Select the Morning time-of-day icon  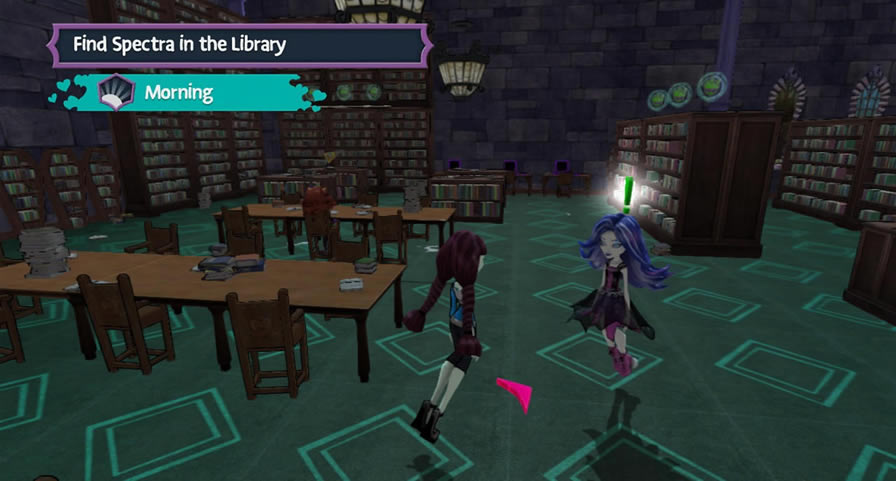pos(117,93)
